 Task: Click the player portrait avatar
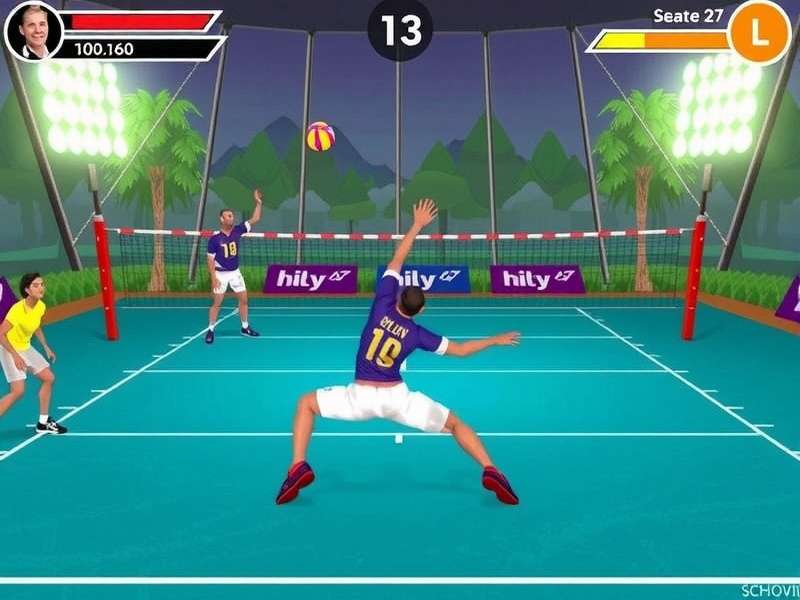(x=33, y=31)
